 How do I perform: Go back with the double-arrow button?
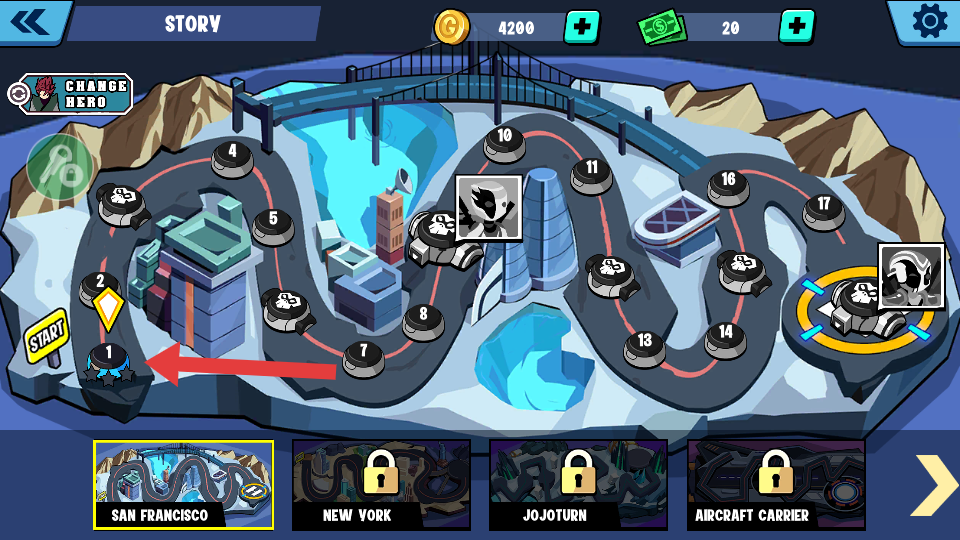pyautogui.click(x=30, y=22)
